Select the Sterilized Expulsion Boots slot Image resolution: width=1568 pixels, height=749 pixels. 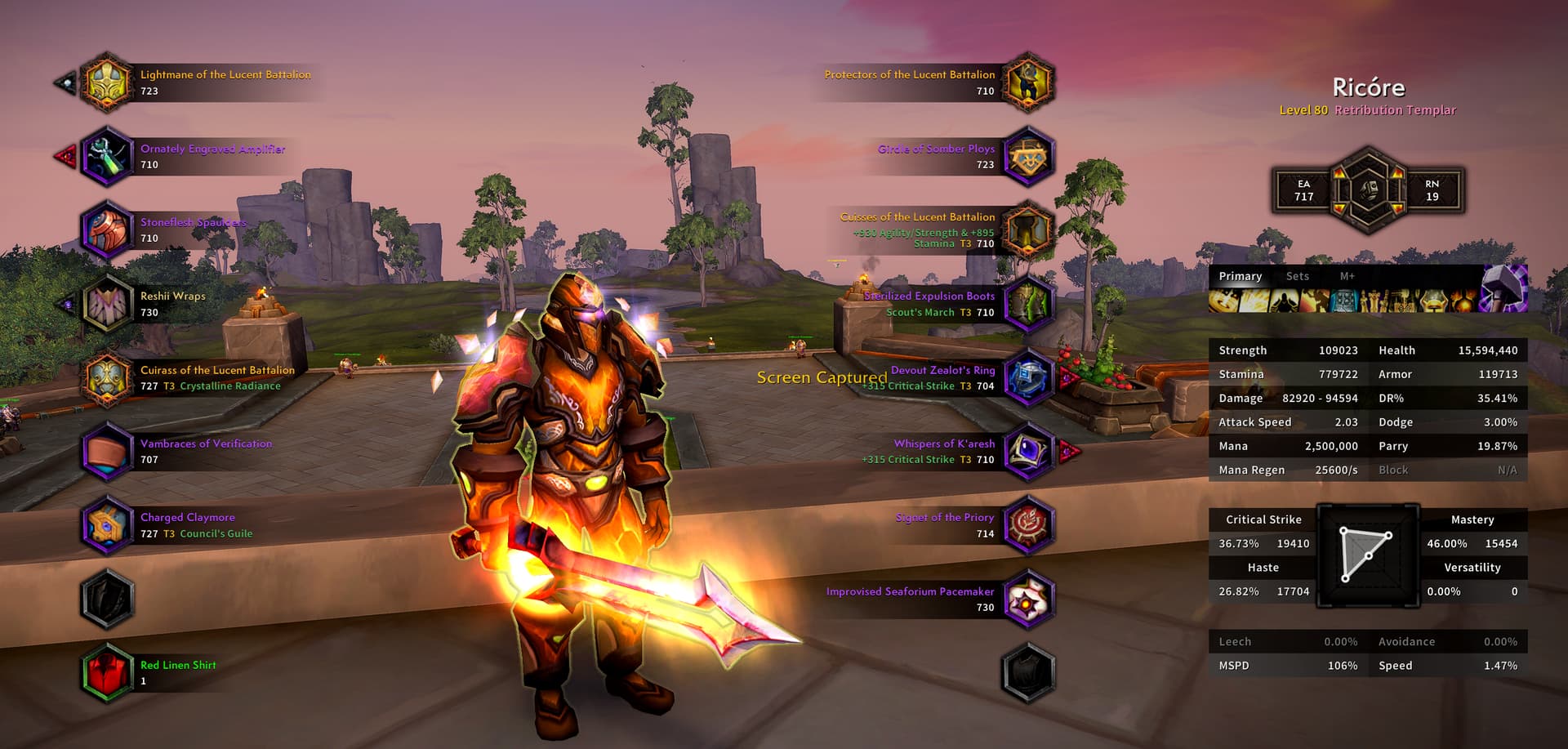tap(1028, 304)
